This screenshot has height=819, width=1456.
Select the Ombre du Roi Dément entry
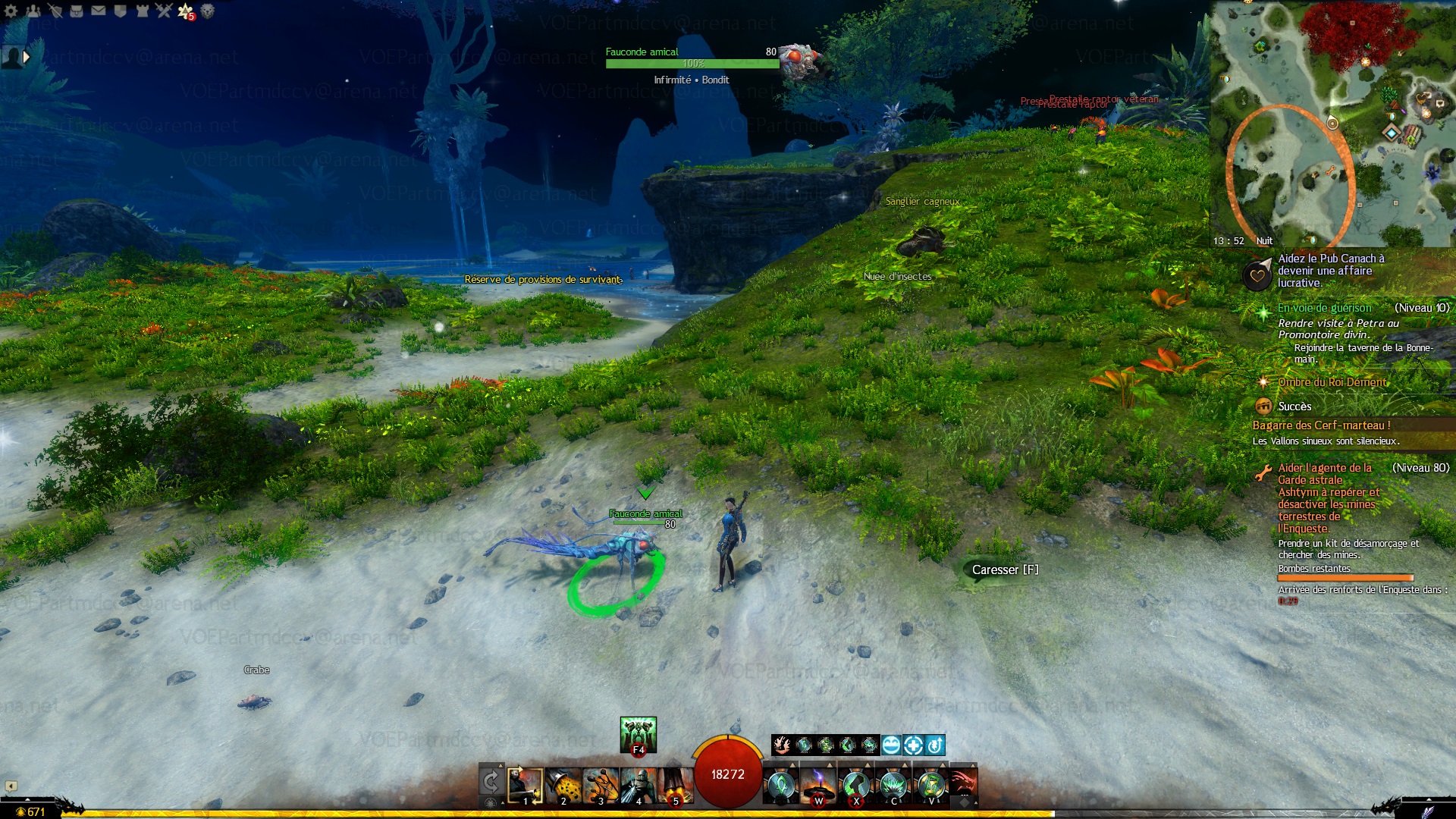tap(1332, 382)
